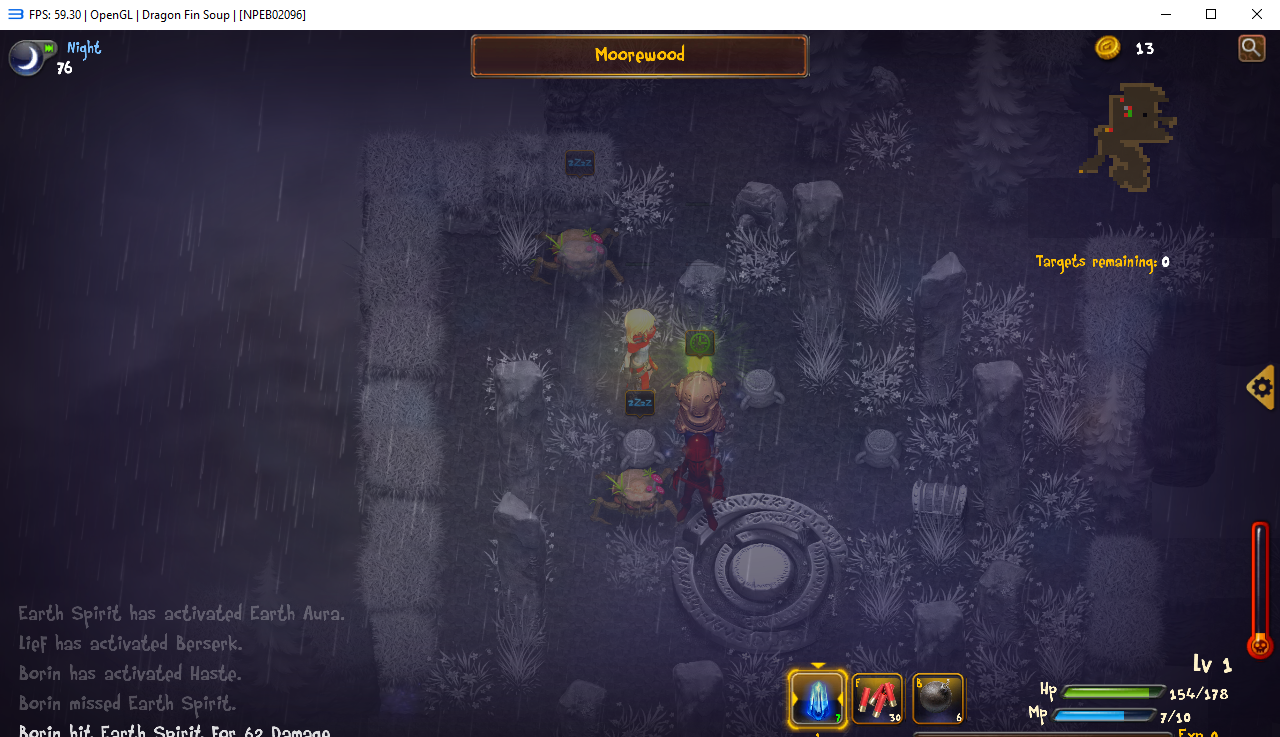Open the gear settings tab
The height and width of the screenshot is (737, 1280).
1262,387
